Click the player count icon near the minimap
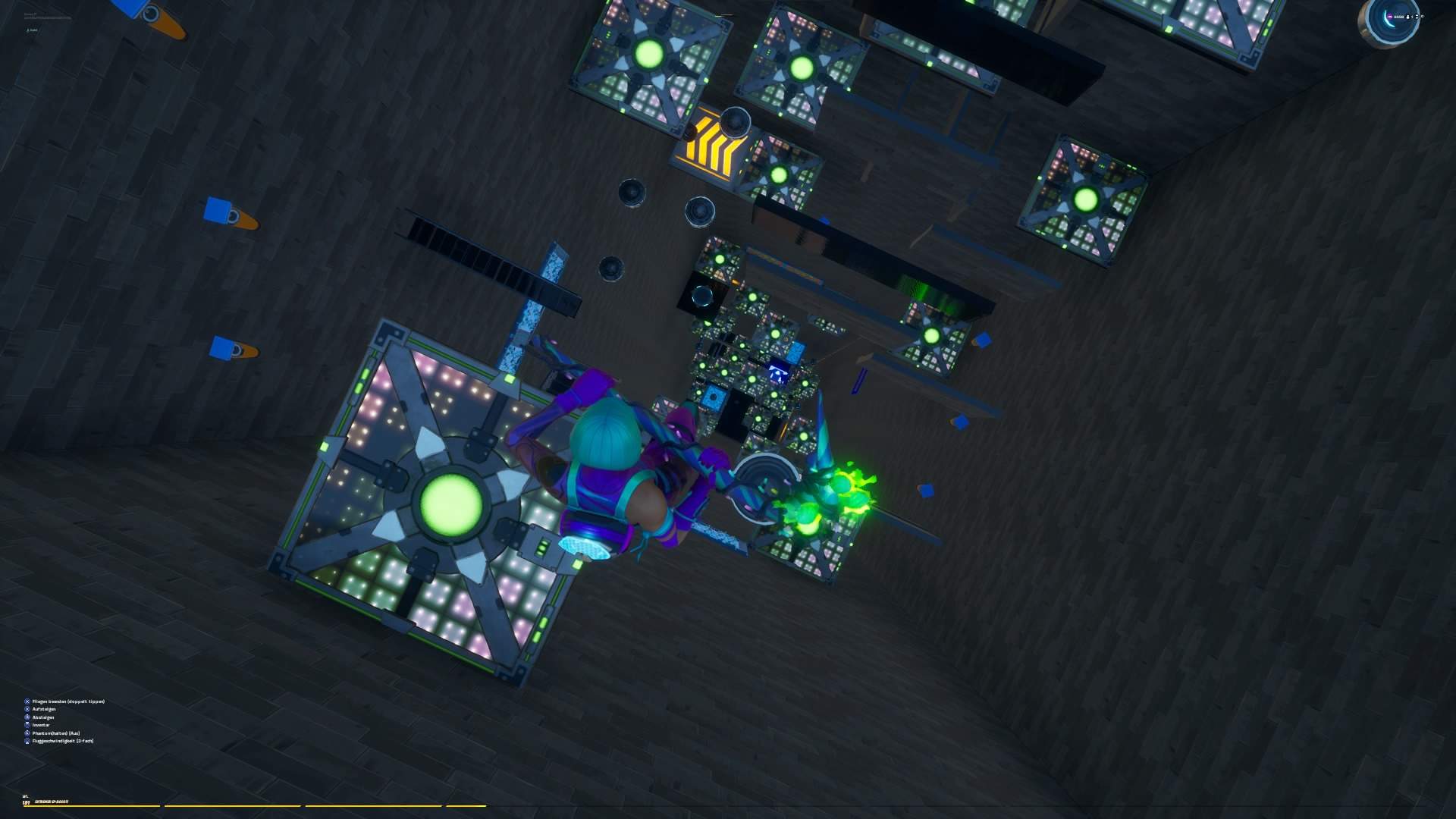The height and width of the screenshot is (819, 1456). pos(1408,17)
